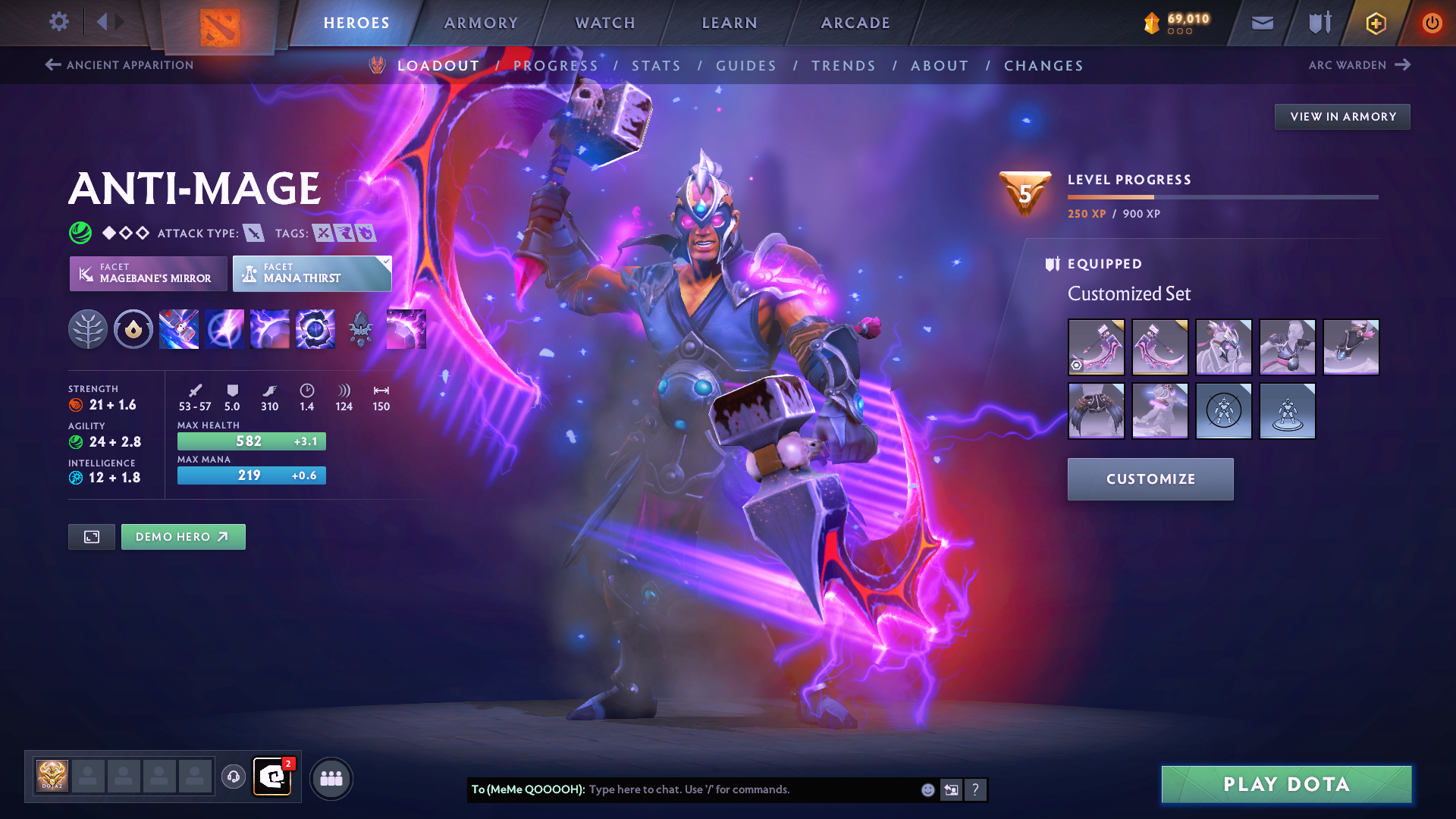The width and height of the screenshot is (1456, 819).
Task: Select the Magebane's Mirror facet
Action: pyautogui.click(x=148, y=273)
